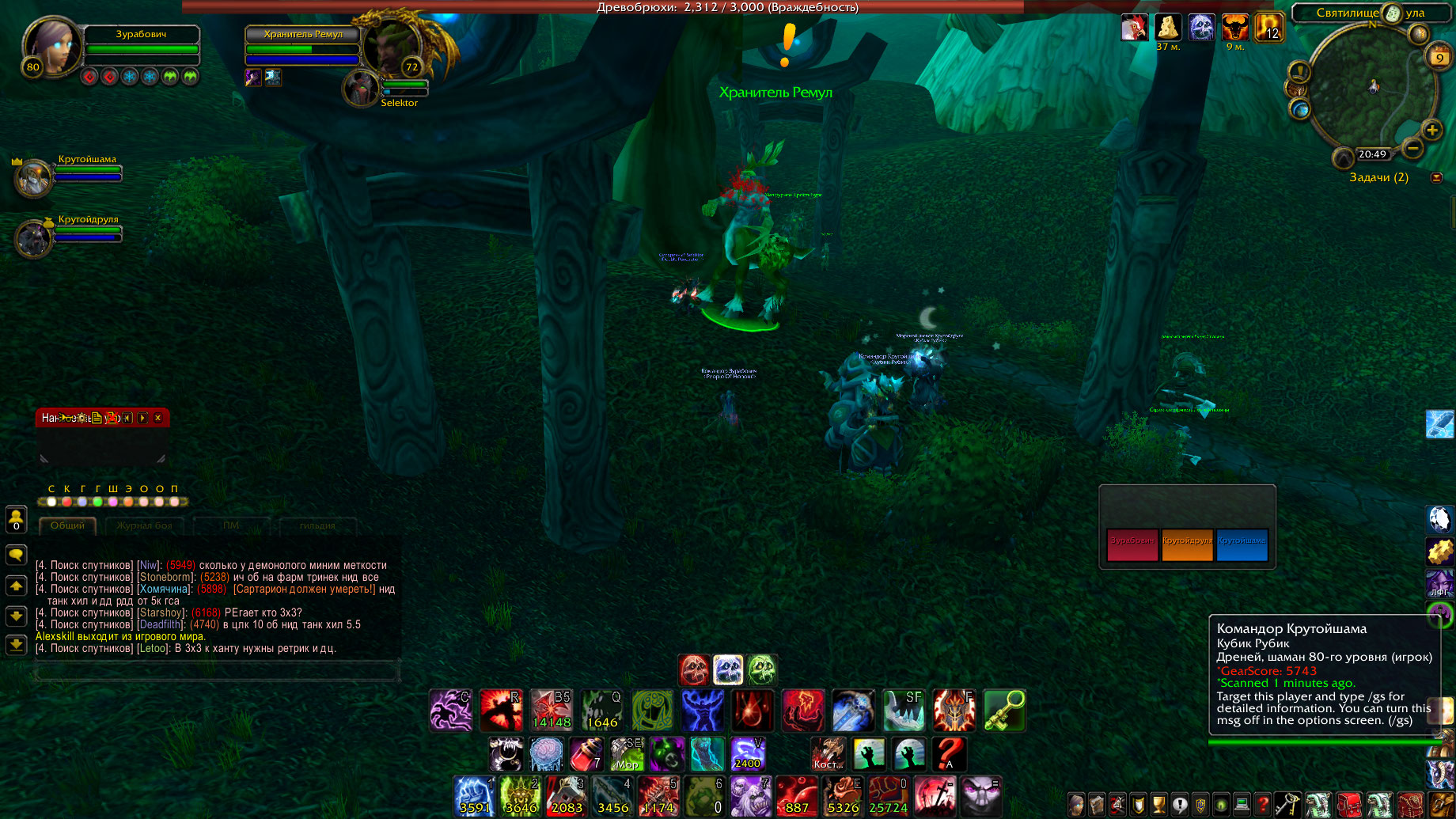Switch to the Журнал боя chat tab
Image resolution: width=1456 pixels, height=819 pixels.
[x=144, y=525]
